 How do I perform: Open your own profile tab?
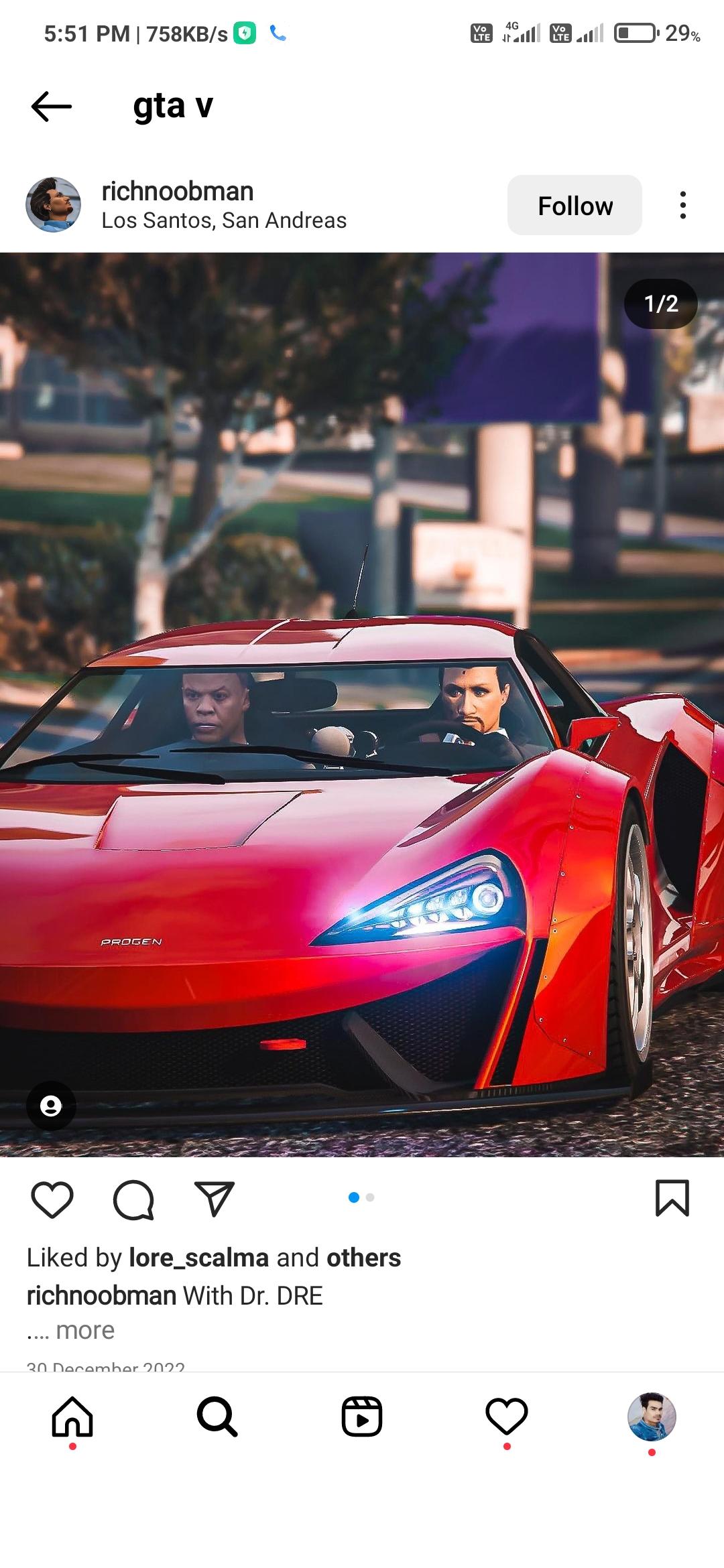pyautogui.click(x=652, y=1417)
